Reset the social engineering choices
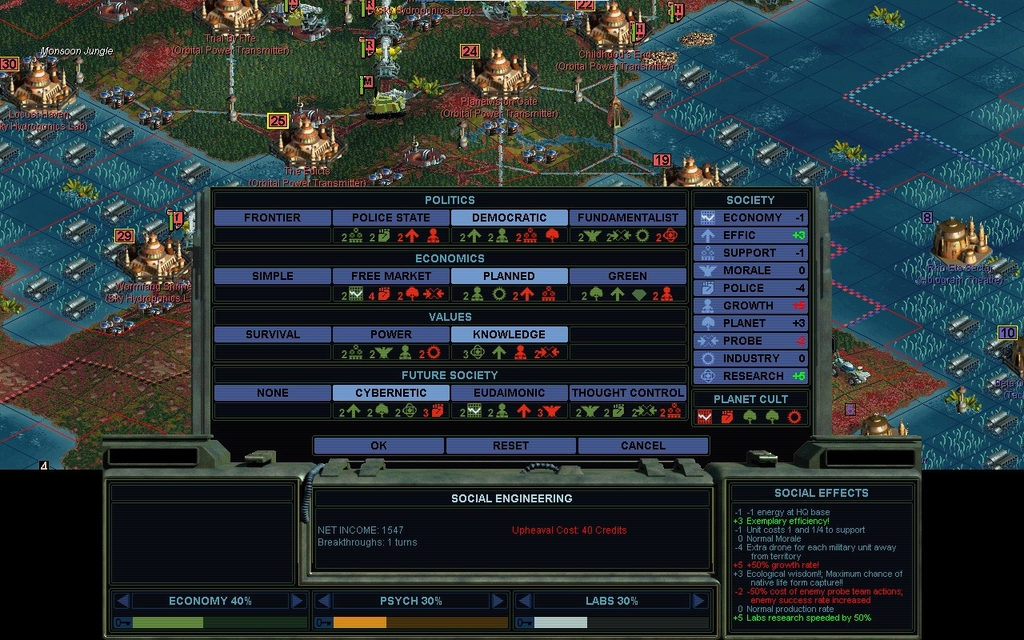The width and height of the screenshot is (1024, 640). (510, 445)
